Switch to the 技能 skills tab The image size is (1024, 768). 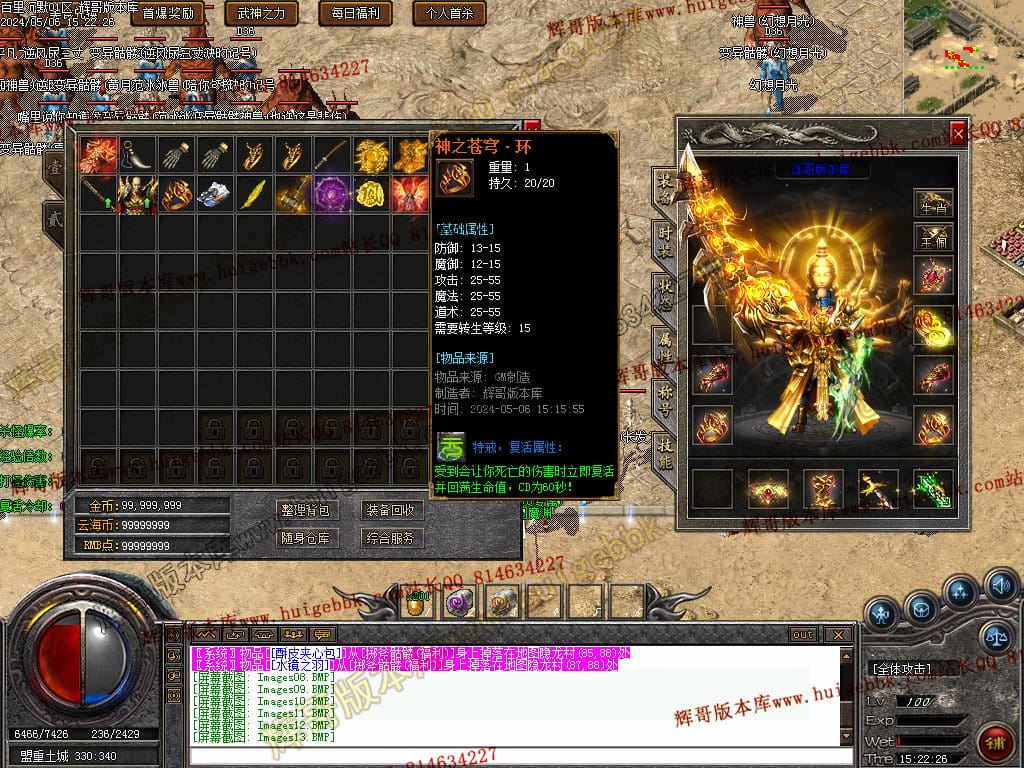(x=664, y=452)
